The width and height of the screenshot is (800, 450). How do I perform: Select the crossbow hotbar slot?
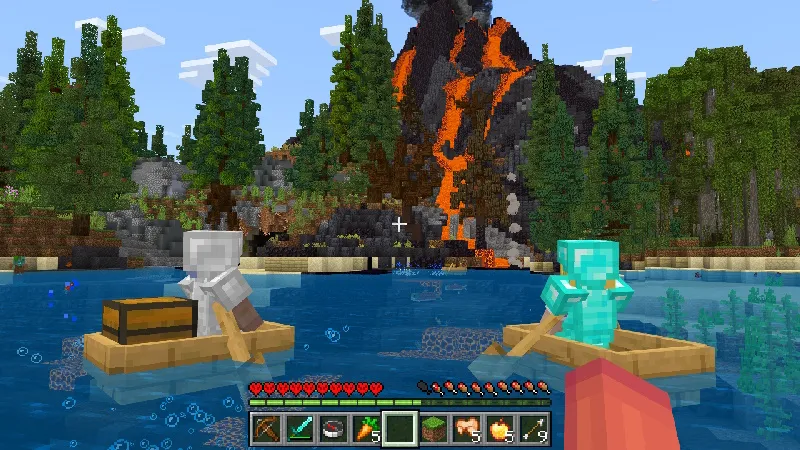(266, 429)
